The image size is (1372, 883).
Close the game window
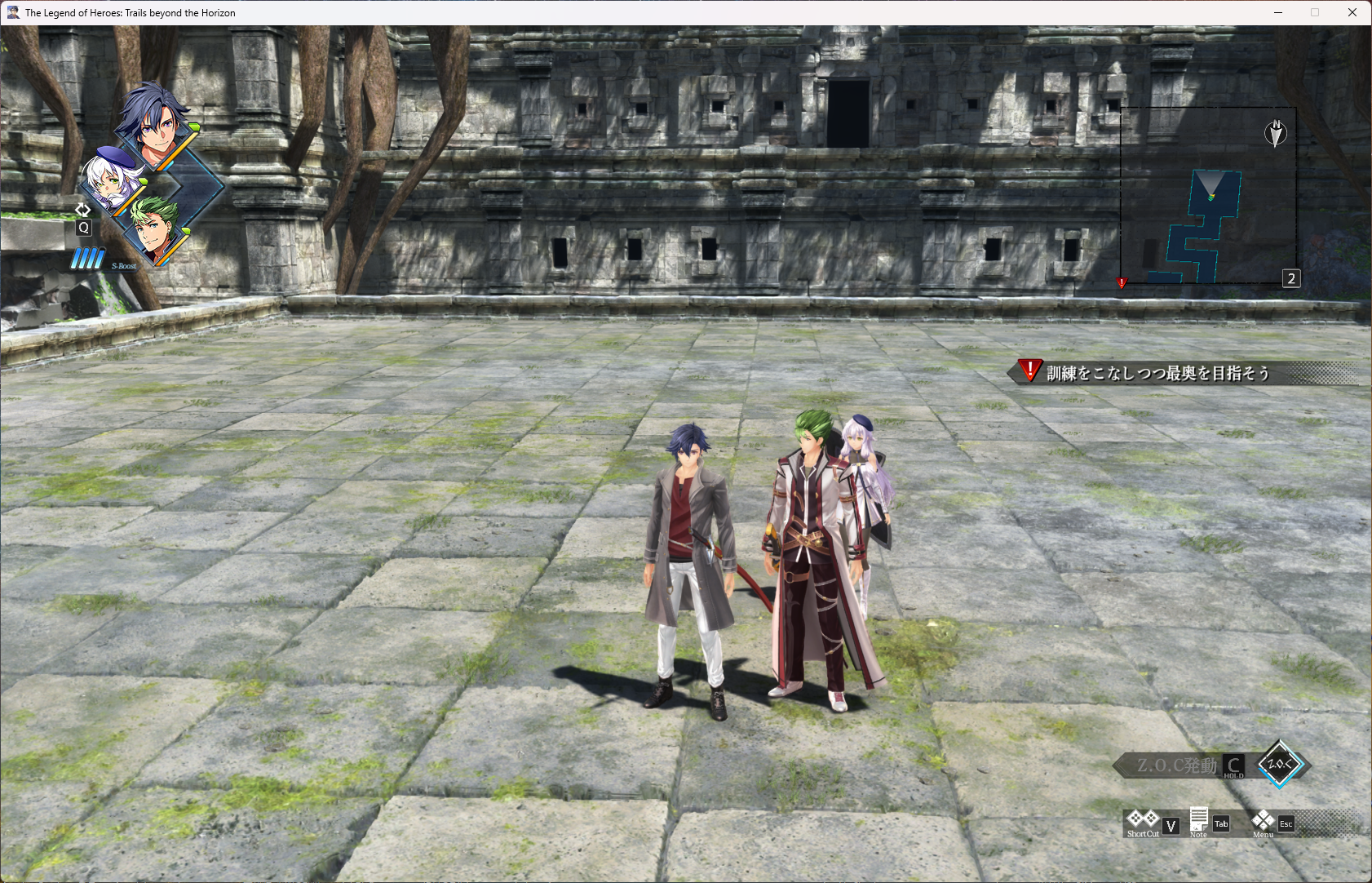point(1352,12)
